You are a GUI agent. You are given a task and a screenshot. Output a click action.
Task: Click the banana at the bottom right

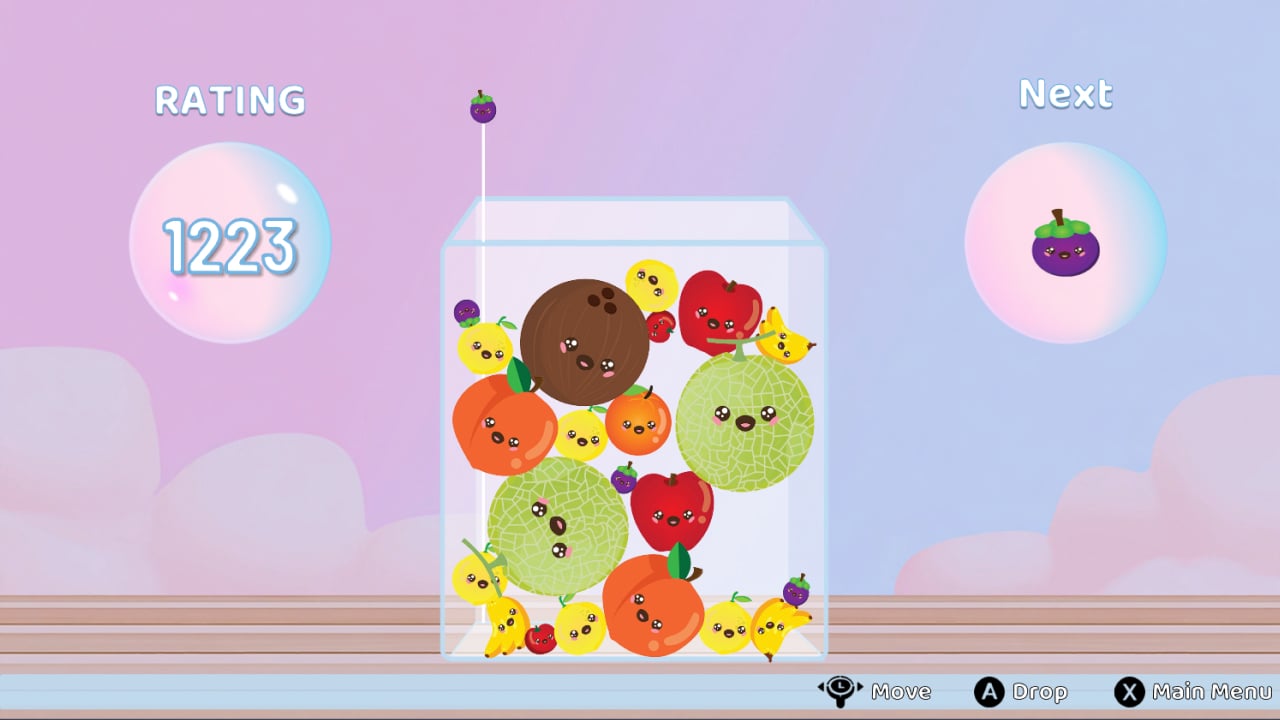(770, 627)
